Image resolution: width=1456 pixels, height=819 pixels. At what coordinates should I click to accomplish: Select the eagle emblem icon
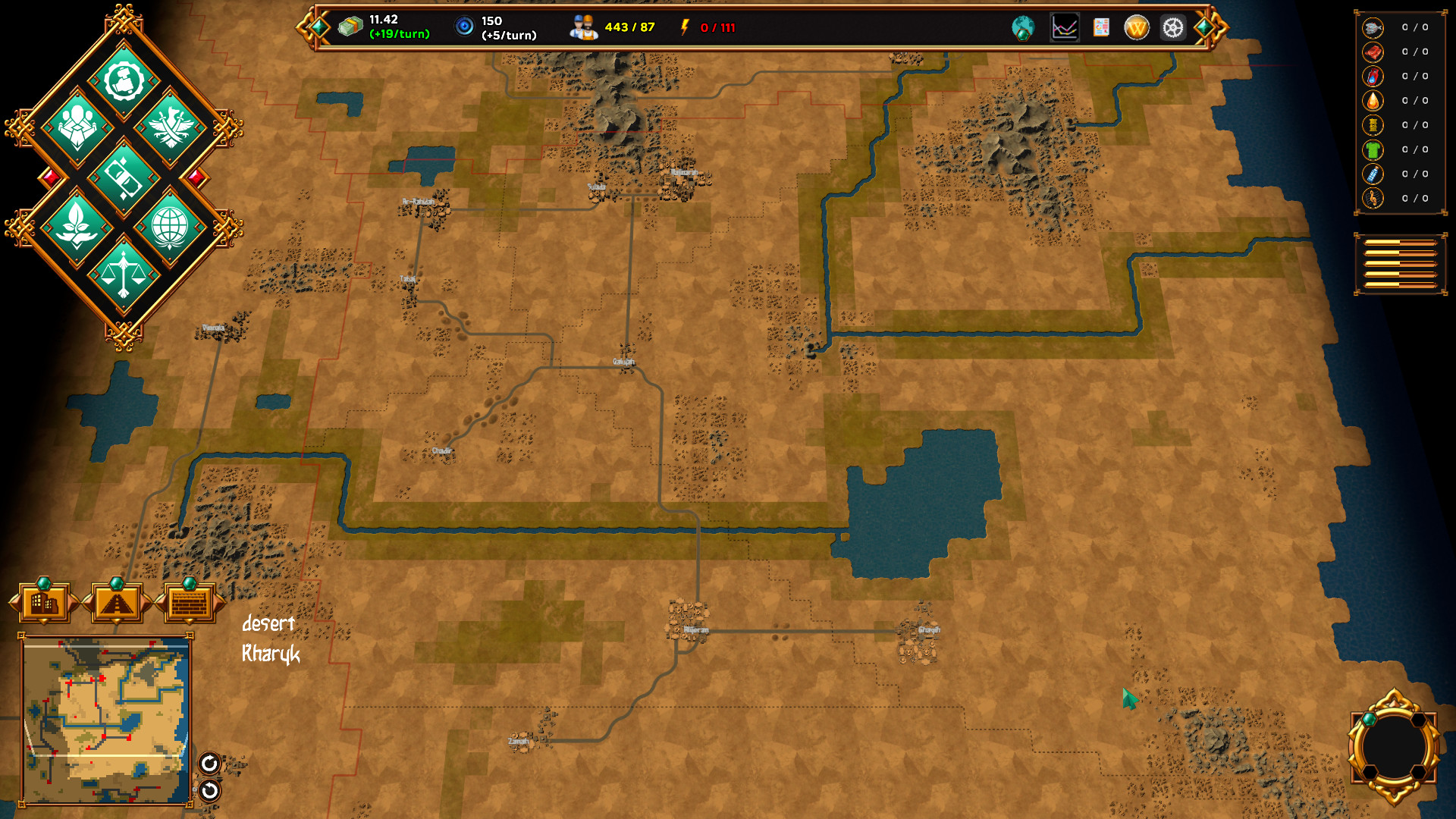171,127
